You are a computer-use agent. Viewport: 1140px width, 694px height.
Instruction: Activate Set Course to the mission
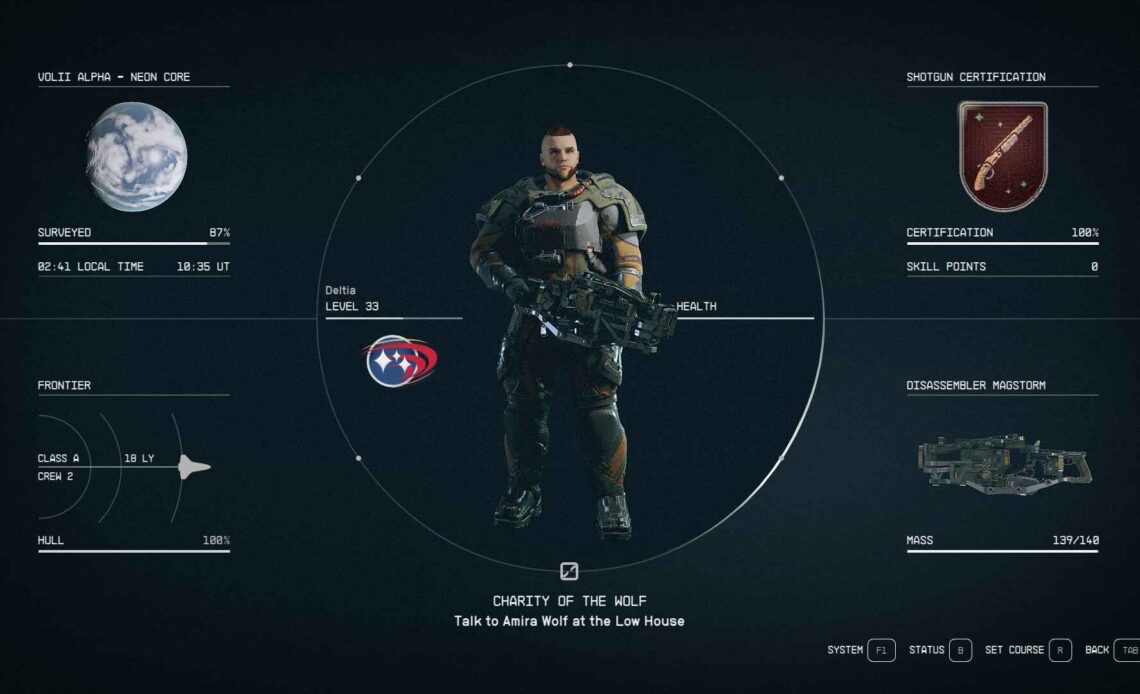pos(1029,650)
